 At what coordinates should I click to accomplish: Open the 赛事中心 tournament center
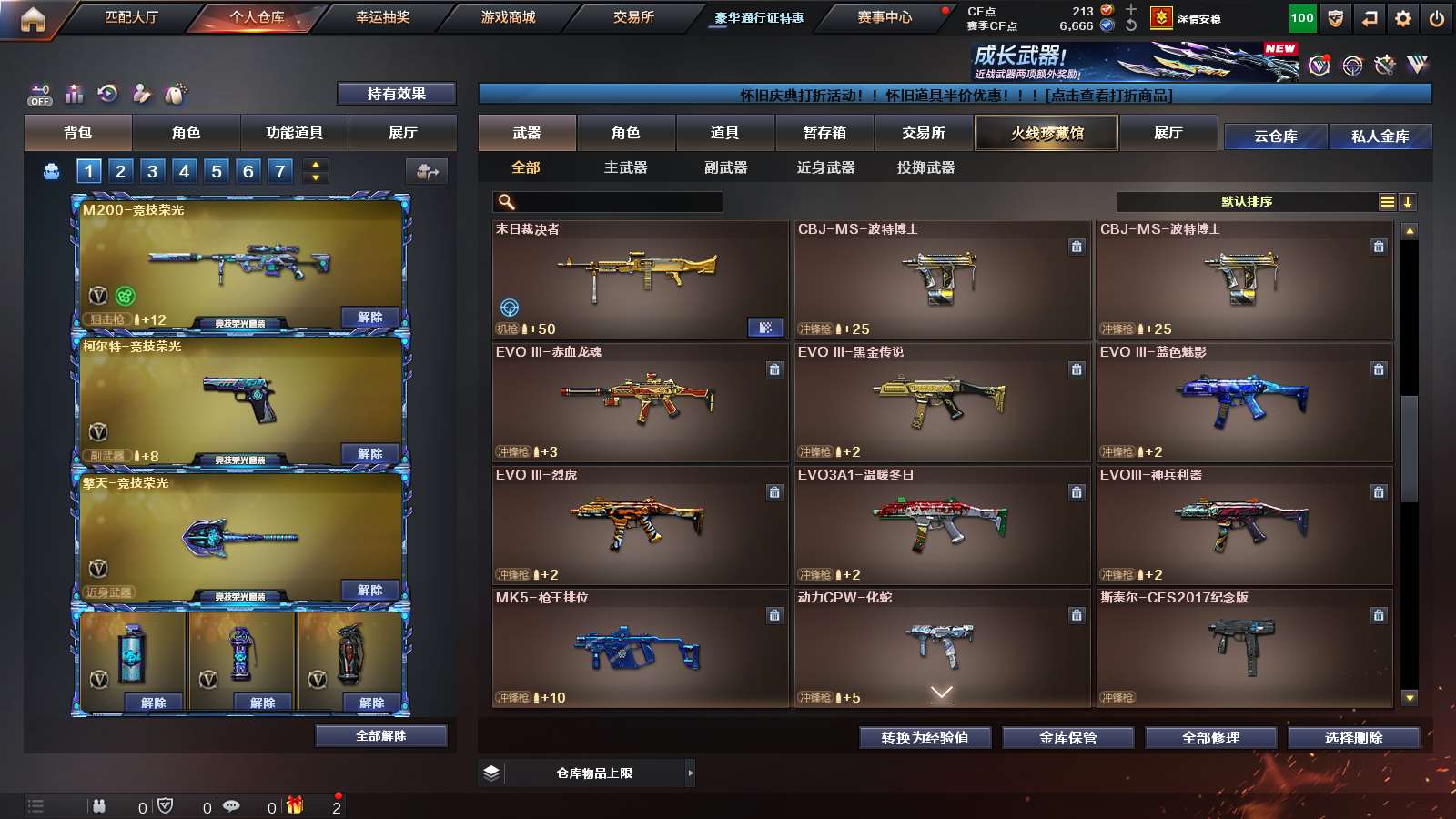(884, 17)
